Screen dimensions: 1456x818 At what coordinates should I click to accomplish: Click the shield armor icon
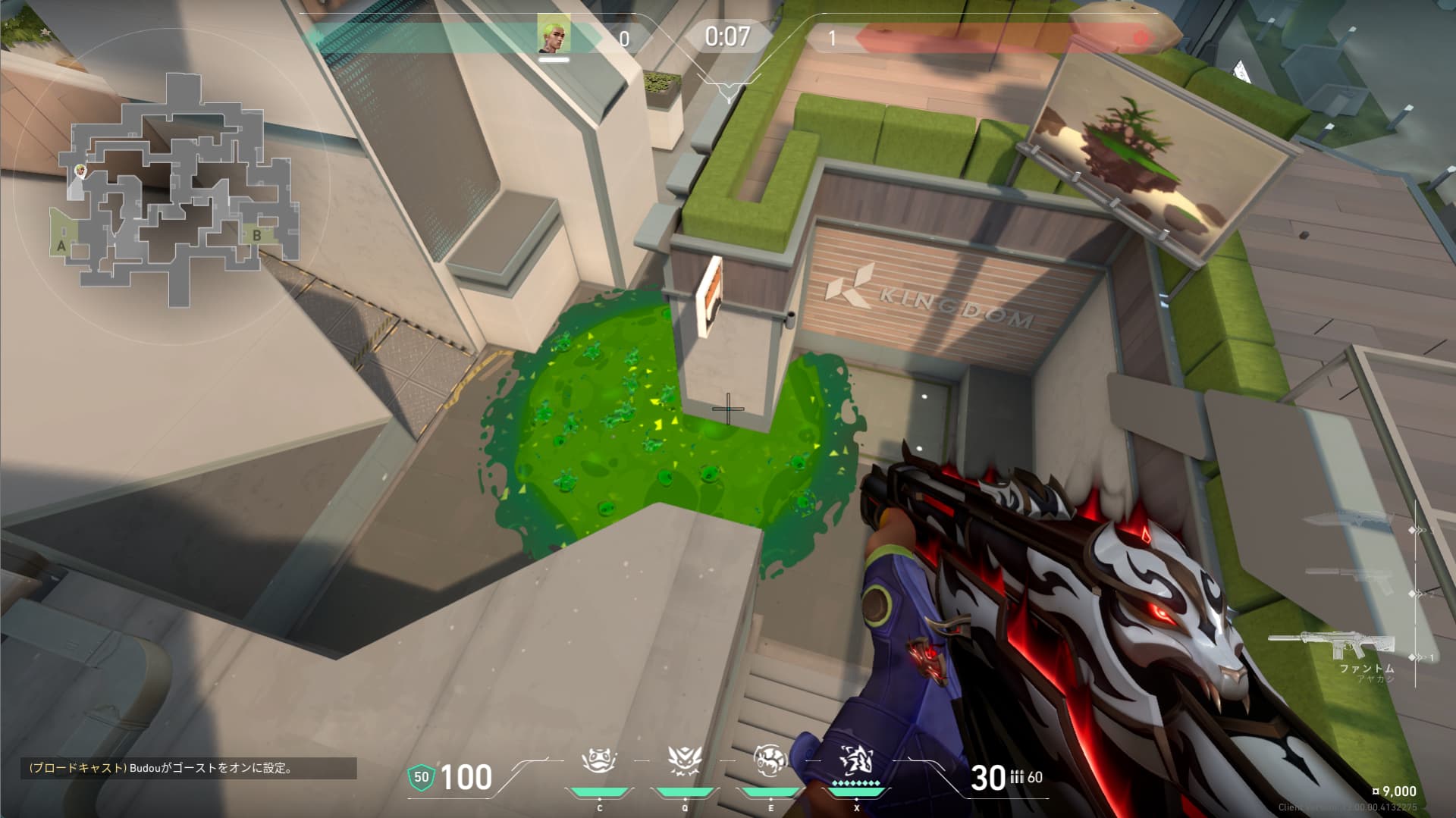[421, 776]
